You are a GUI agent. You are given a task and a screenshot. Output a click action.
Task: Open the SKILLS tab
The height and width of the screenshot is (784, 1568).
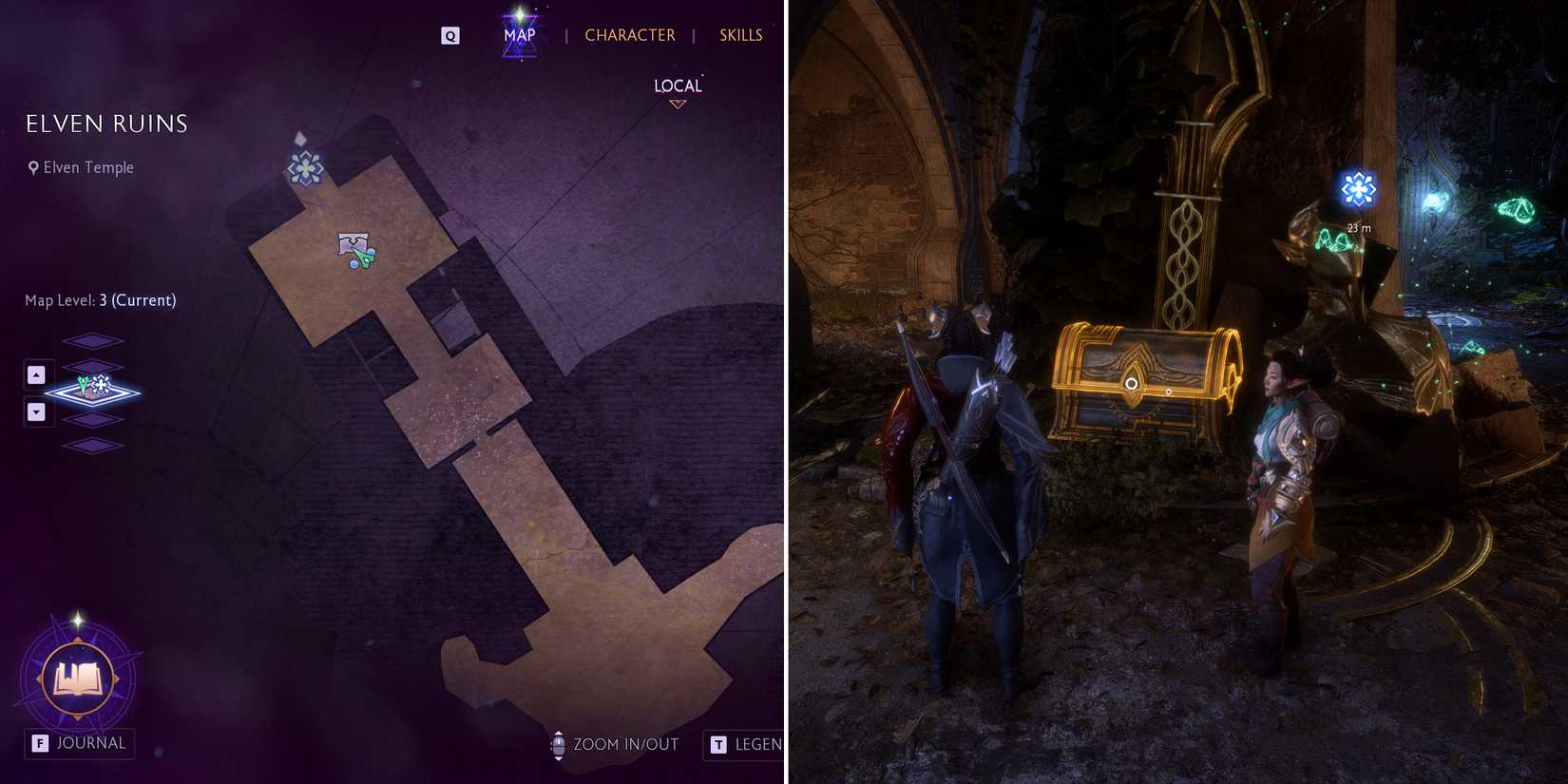pyautogui.click(x=740, y=34)
